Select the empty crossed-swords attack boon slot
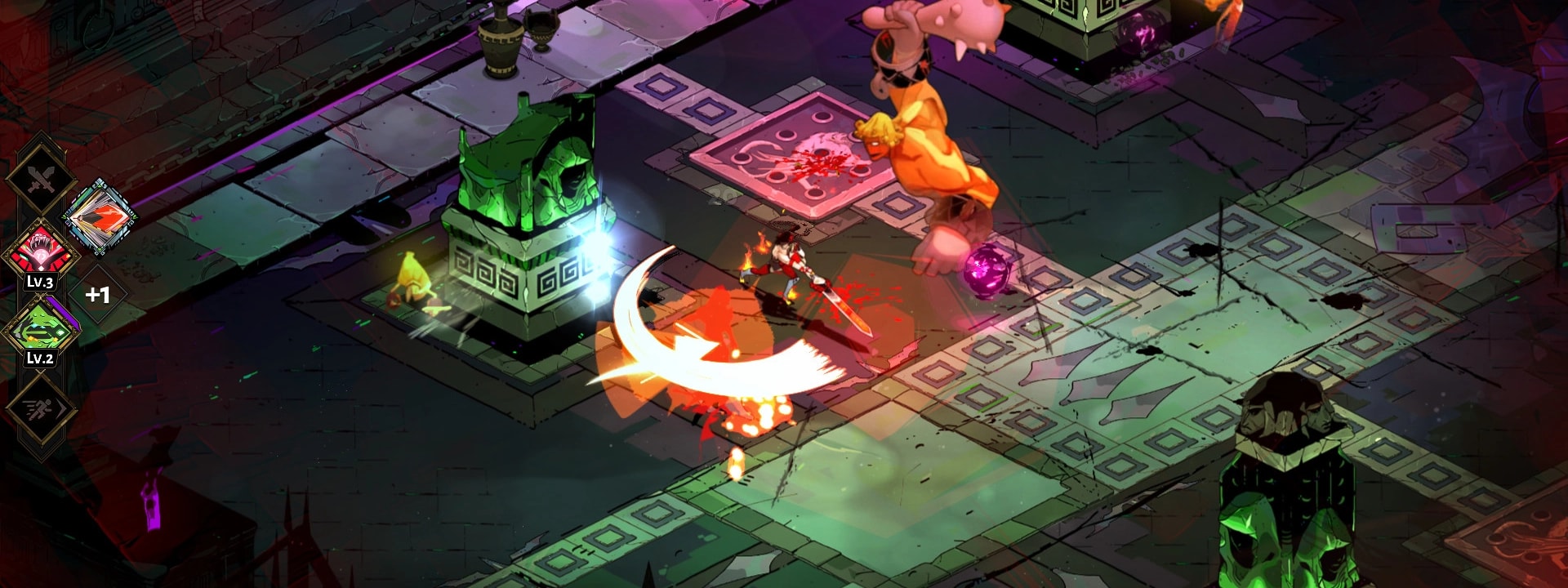The image size is (1568, 588). [41, 179]
